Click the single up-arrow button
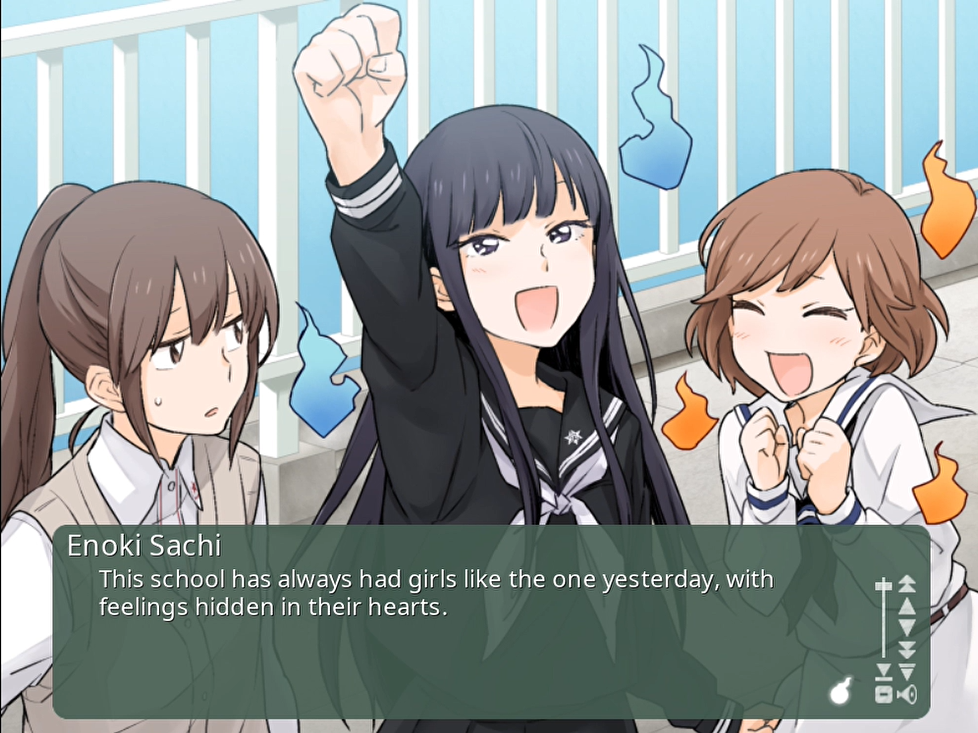The height and width of the screenshot is (733, 978). point(907,606)
